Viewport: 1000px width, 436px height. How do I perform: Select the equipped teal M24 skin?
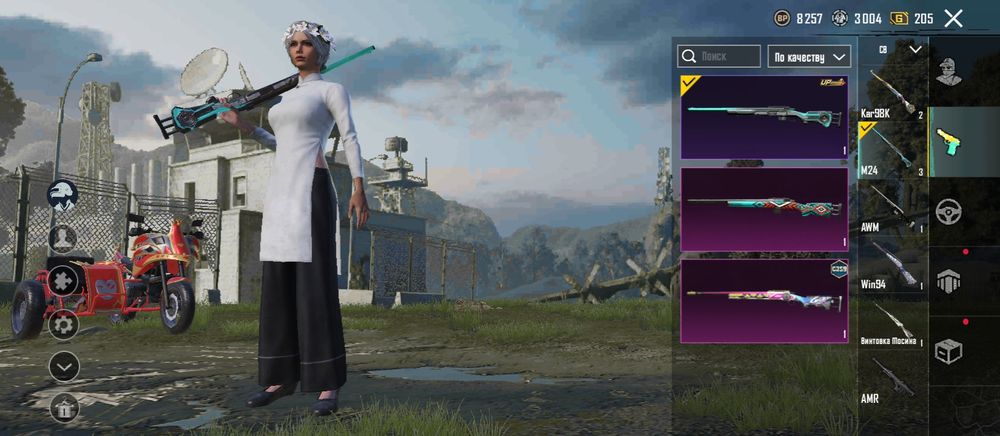[x=765, y=117]
